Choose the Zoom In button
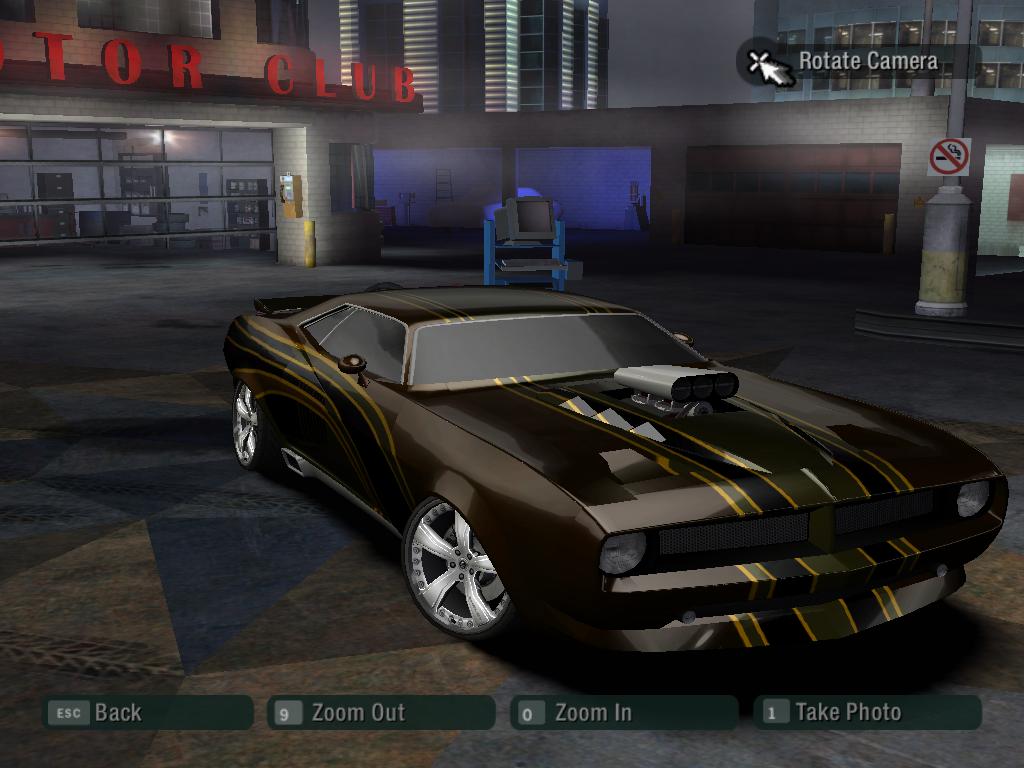 pyautogui.click(x=623, y=713)
